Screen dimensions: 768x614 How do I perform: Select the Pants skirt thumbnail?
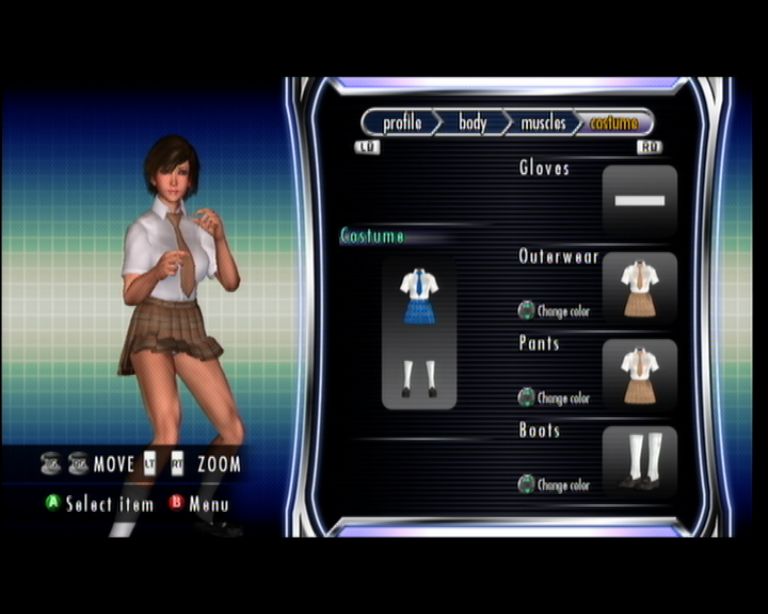639,375
